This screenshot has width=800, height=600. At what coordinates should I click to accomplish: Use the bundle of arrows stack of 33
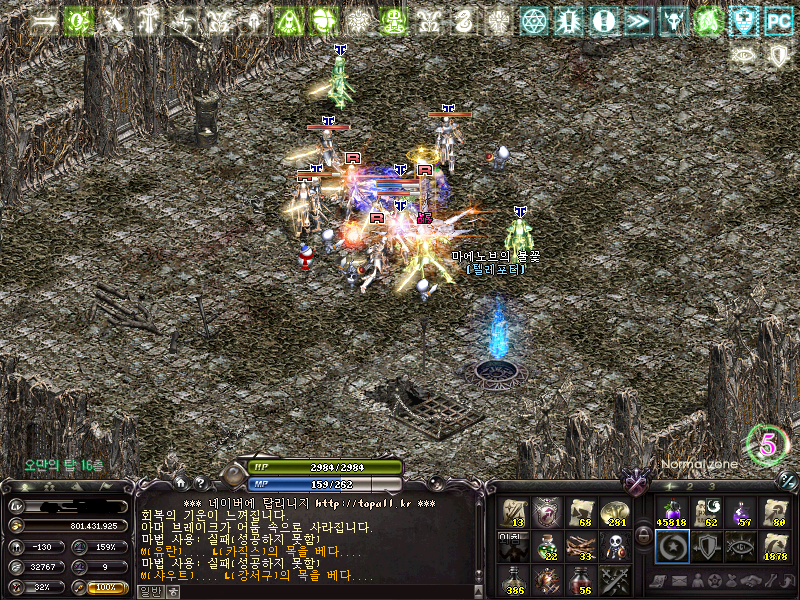[583, 546]
